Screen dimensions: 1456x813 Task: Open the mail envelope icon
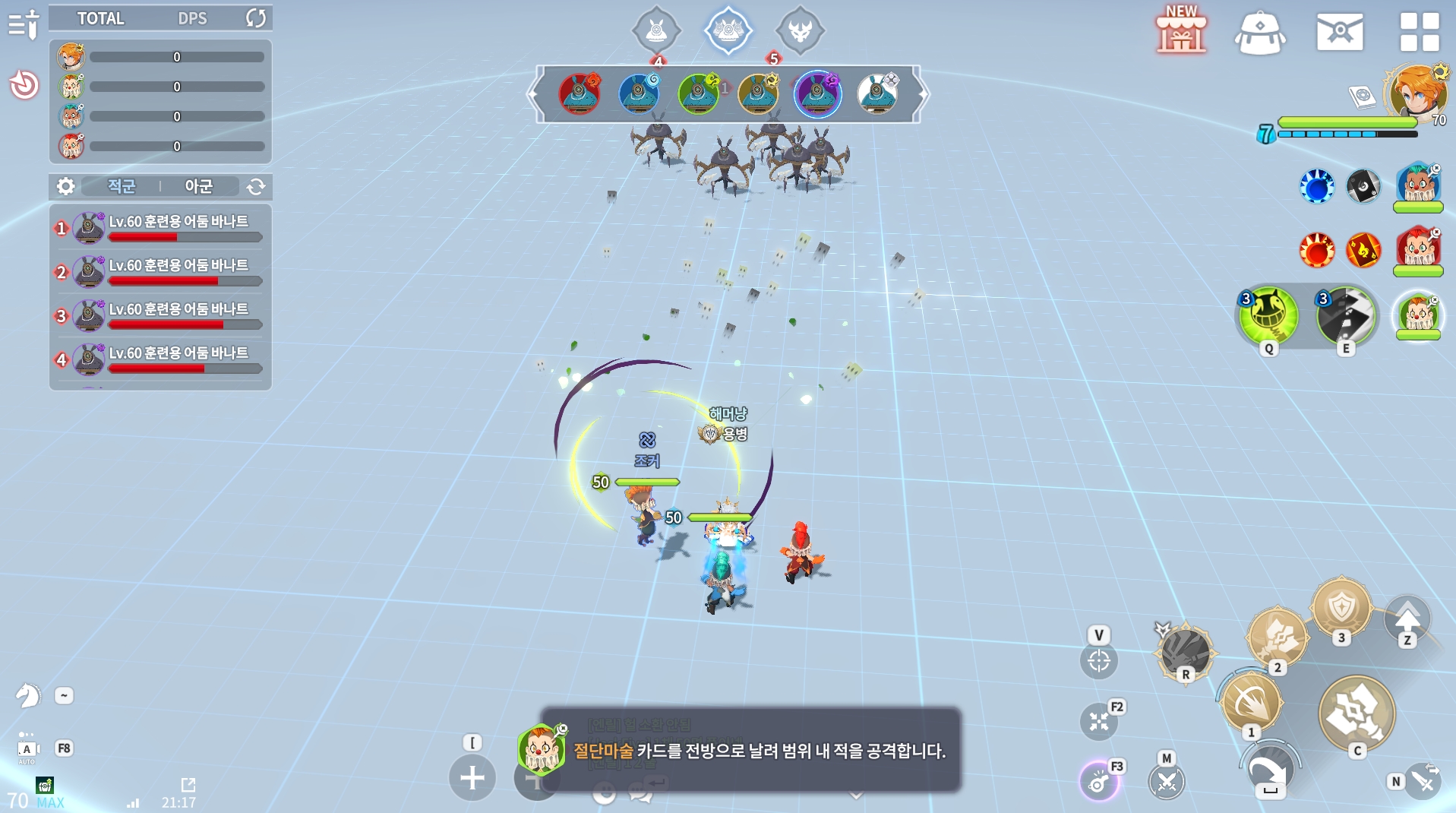1339,32
